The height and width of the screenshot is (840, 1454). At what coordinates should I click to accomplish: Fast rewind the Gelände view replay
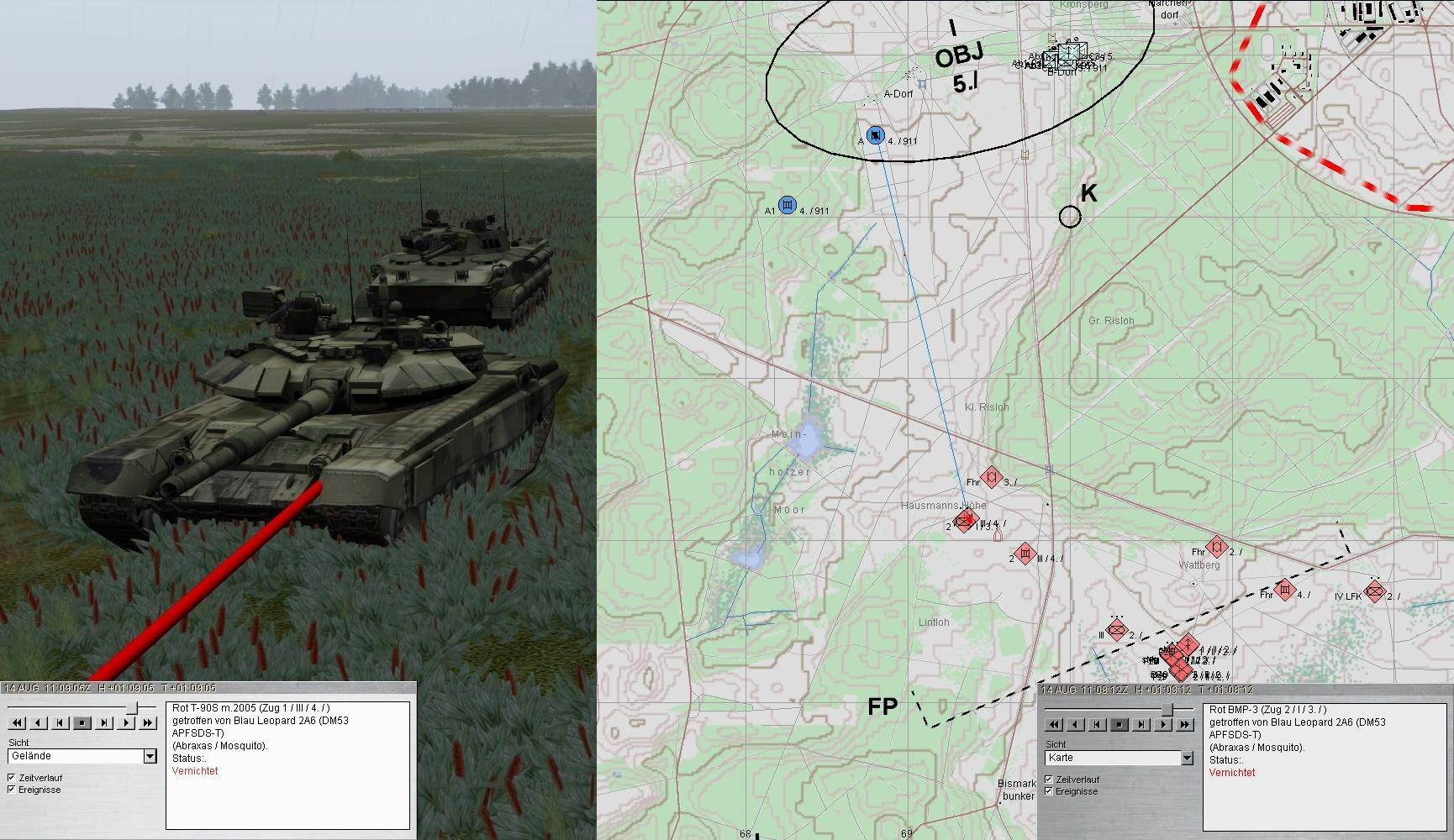(17, 722)
